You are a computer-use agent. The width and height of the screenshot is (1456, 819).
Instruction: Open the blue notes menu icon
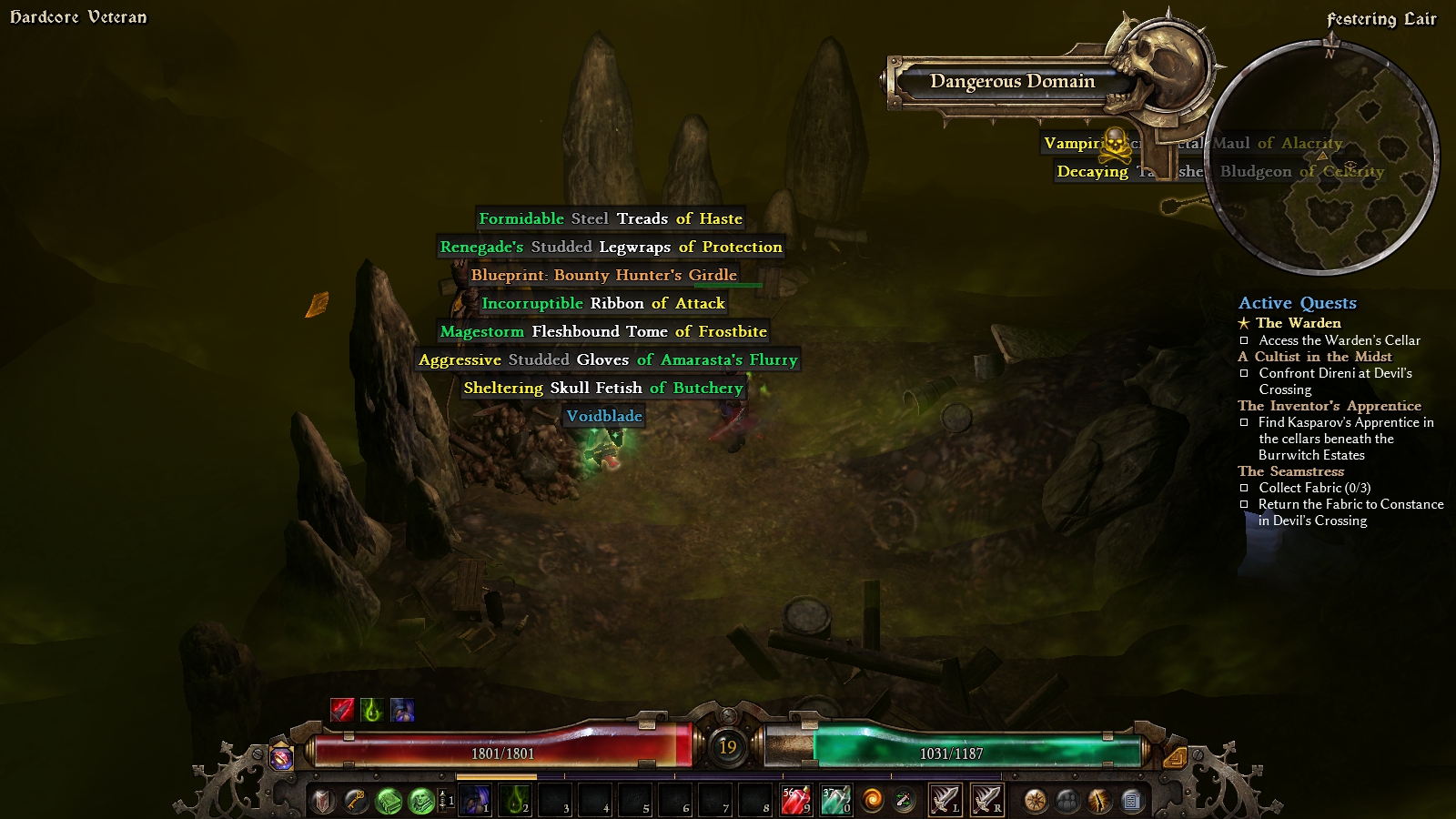1131,801
